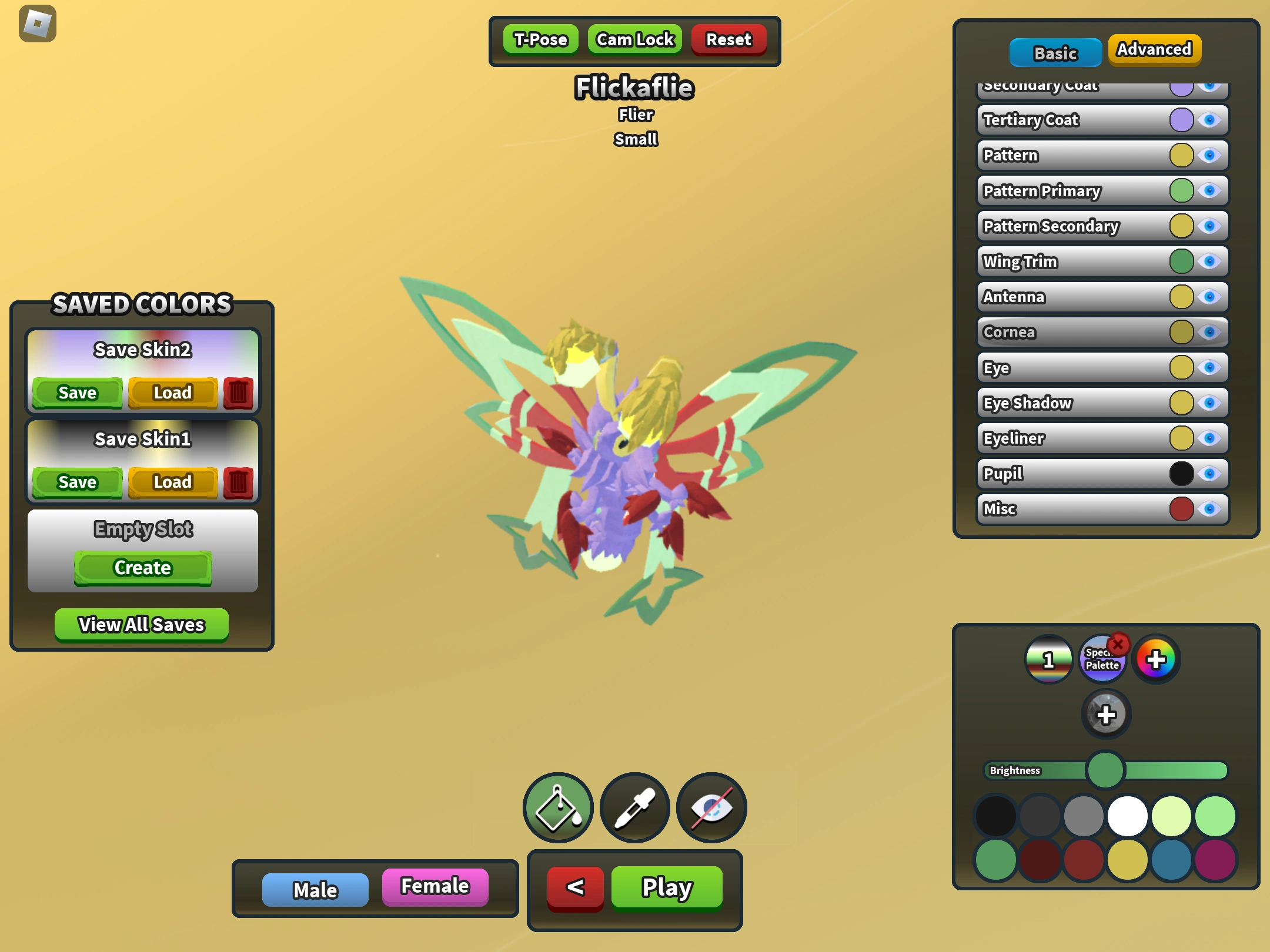Switch to the Basic tab
The width and height of the screenshot is (1270, 952).
click(1055, 52)
